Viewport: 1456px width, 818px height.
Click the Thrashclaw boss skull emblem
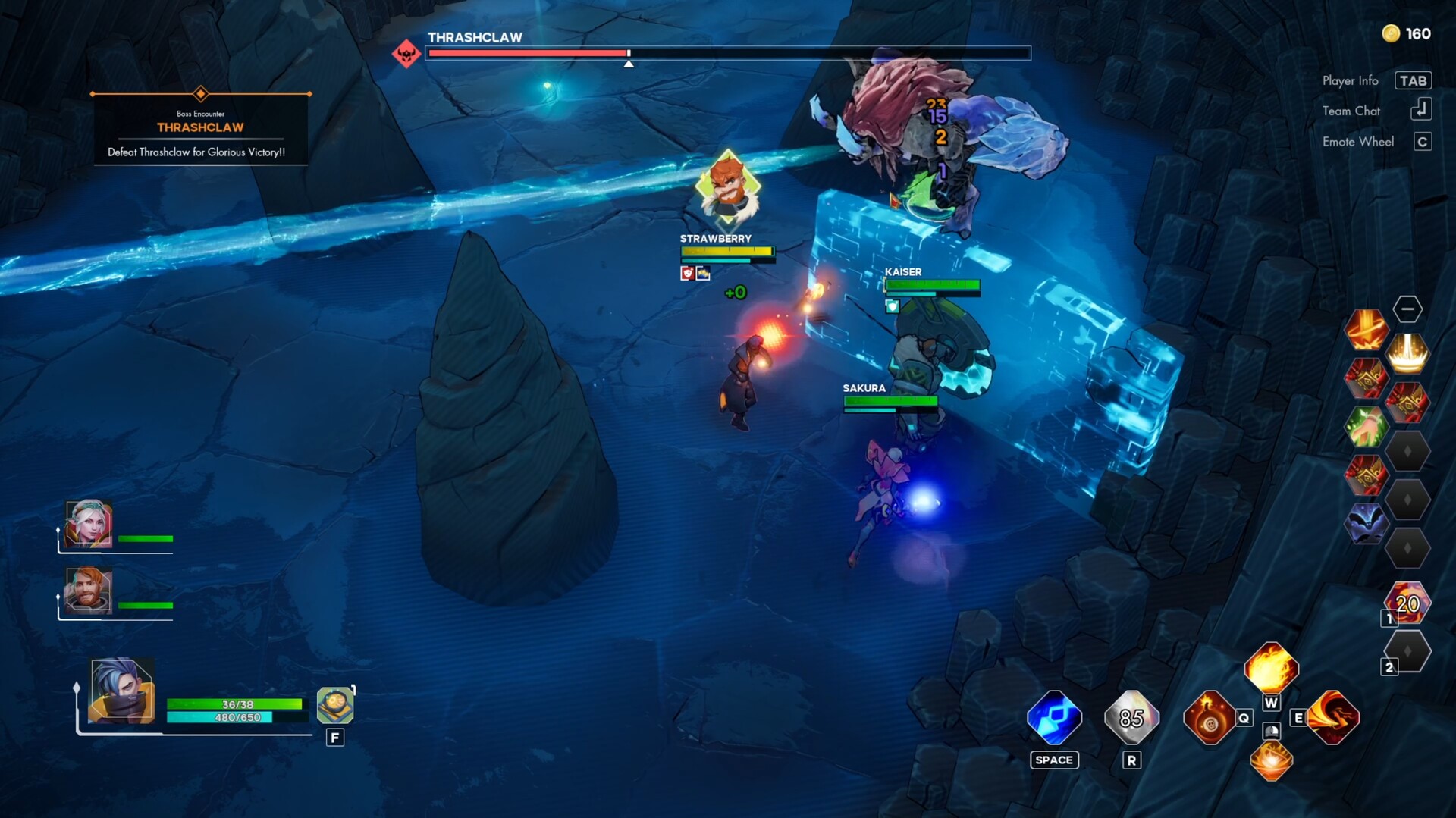(406, 53)
